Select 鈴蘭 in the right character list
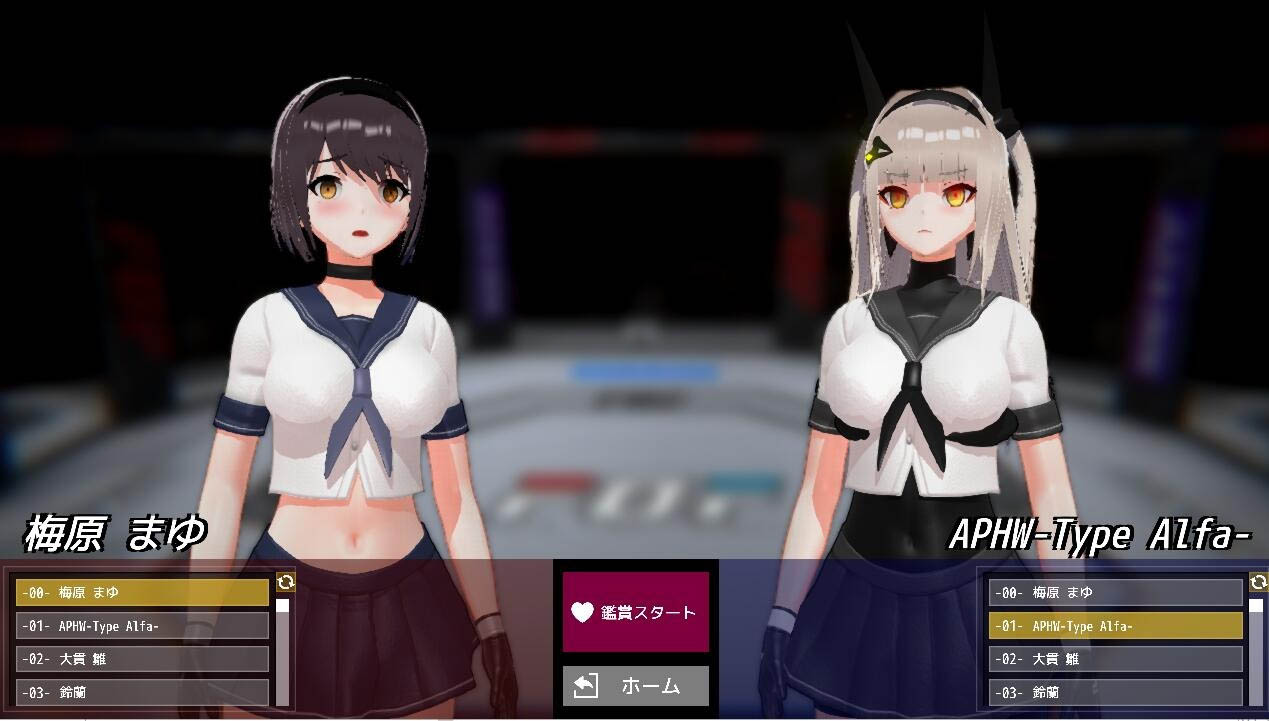 point(1115,692)
